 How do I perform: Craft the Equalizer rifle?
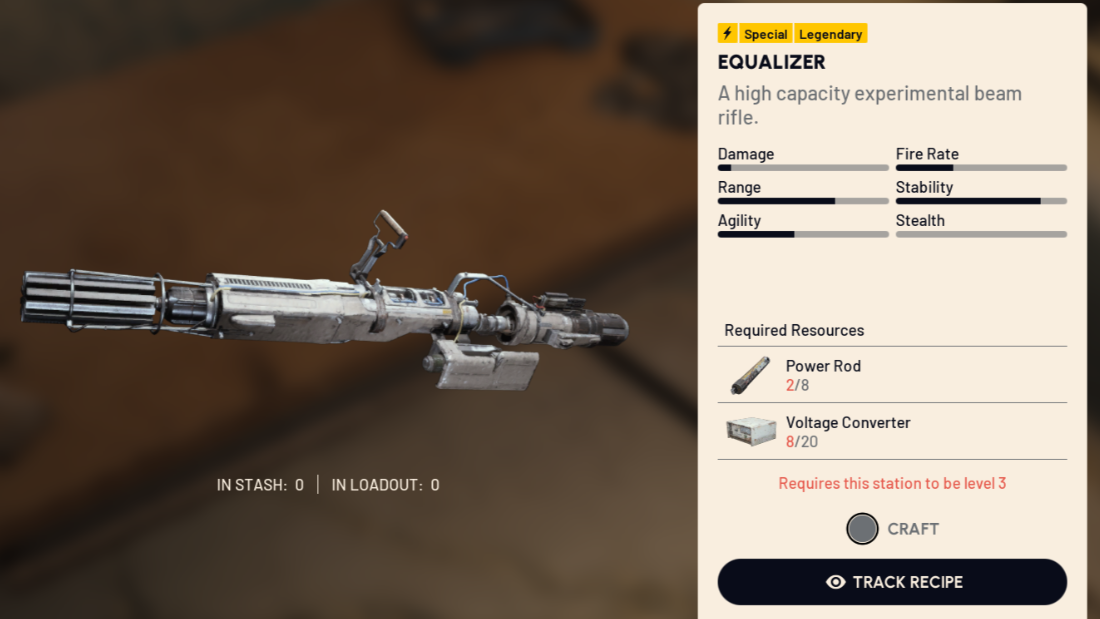[892, 529]
